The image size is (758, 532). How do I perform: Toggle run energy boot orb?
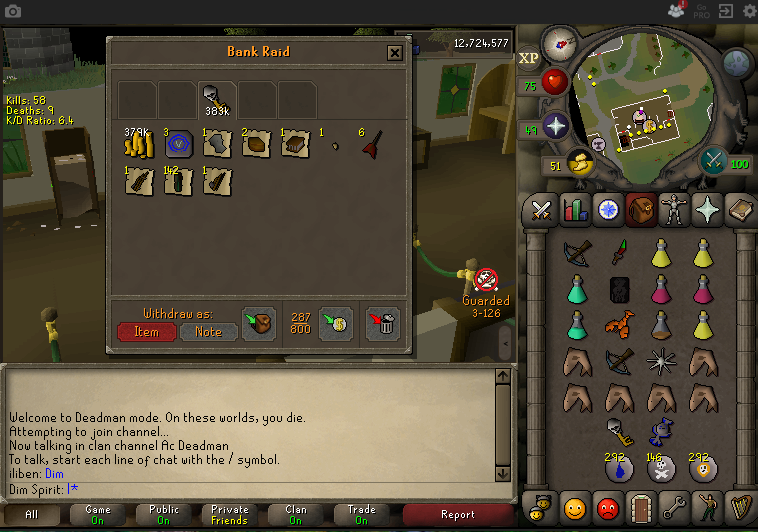tap(581, 163)
